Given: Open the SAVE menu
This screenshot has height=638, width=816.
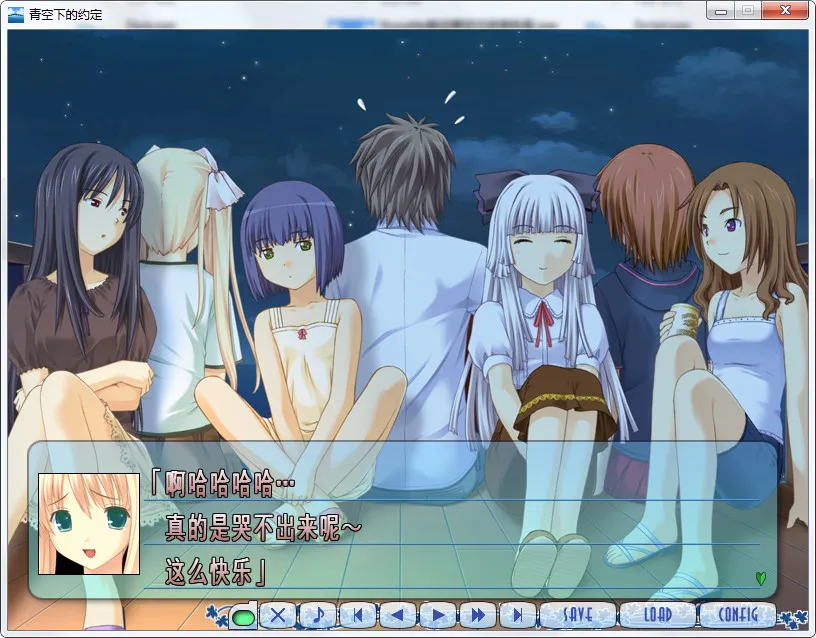Looking at the screenshot, I should pyautogui.click(x=578, y=614).
